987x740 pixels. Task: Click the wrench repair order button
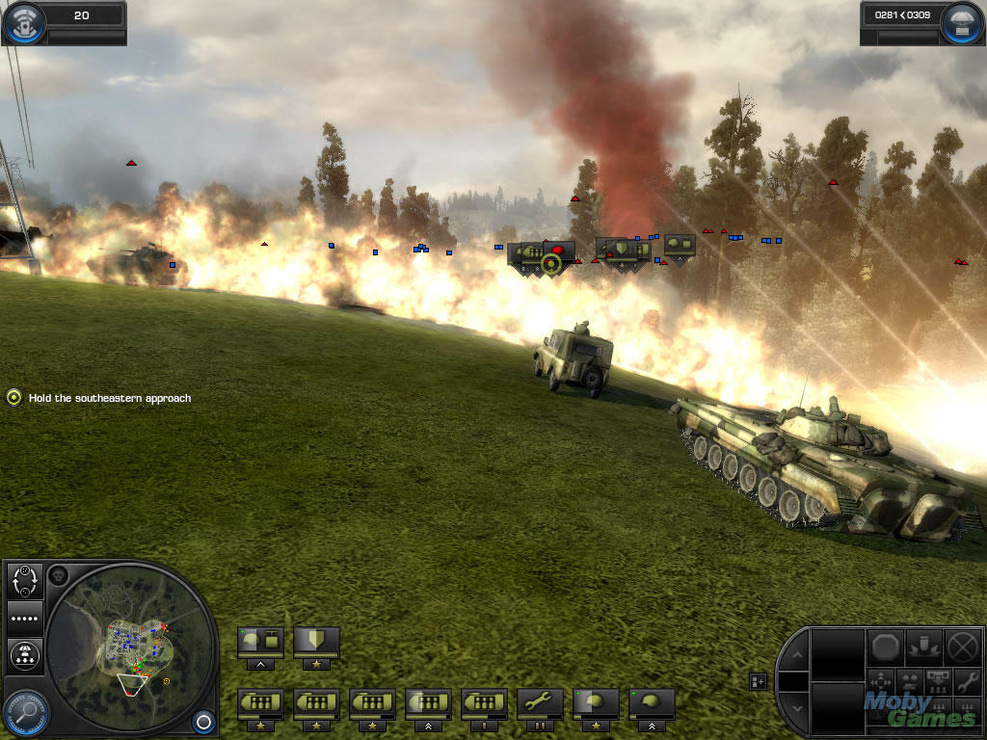pos(967,682)
